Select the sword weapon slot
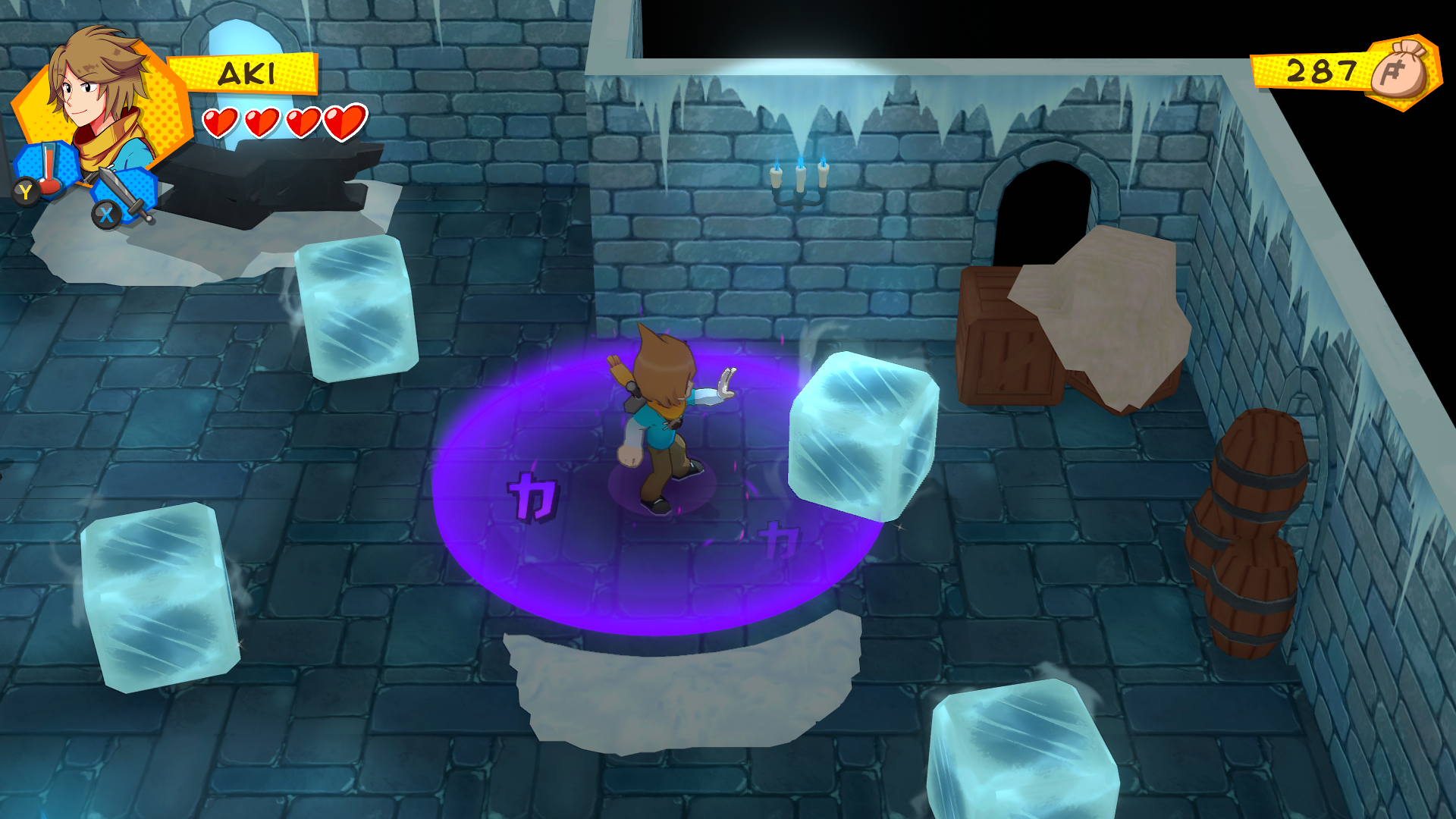This screenshot has height=819, width=1456. pos(126,194)
